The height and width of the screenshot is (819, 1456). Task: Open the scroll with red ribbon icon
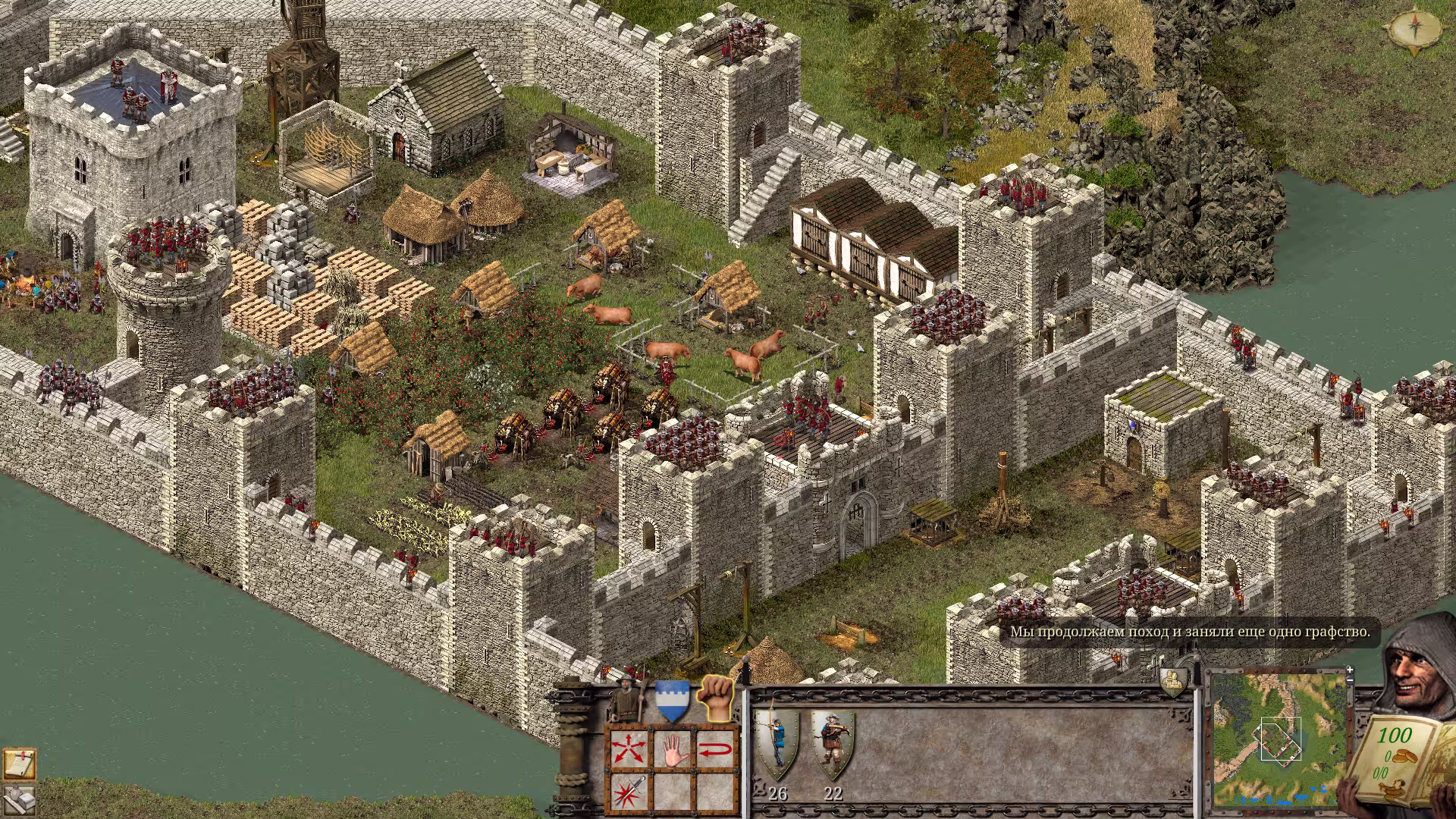pos(19,764)
